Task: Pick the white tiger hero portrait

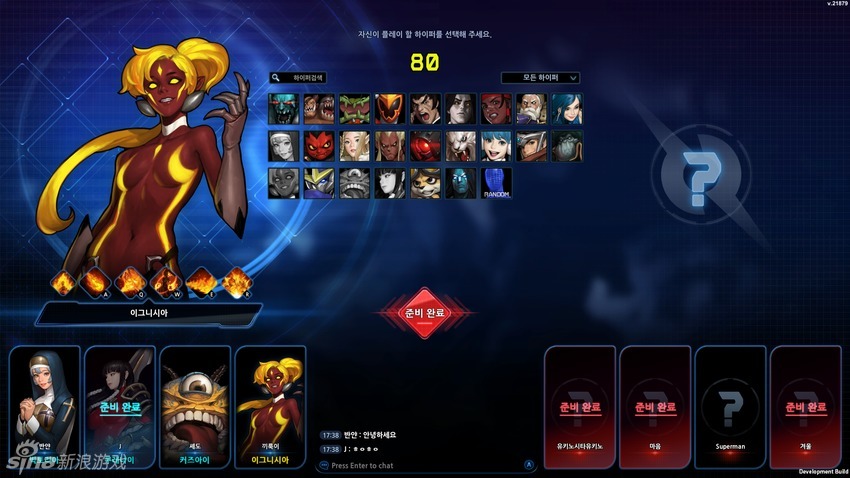Action: coord(460,145)
